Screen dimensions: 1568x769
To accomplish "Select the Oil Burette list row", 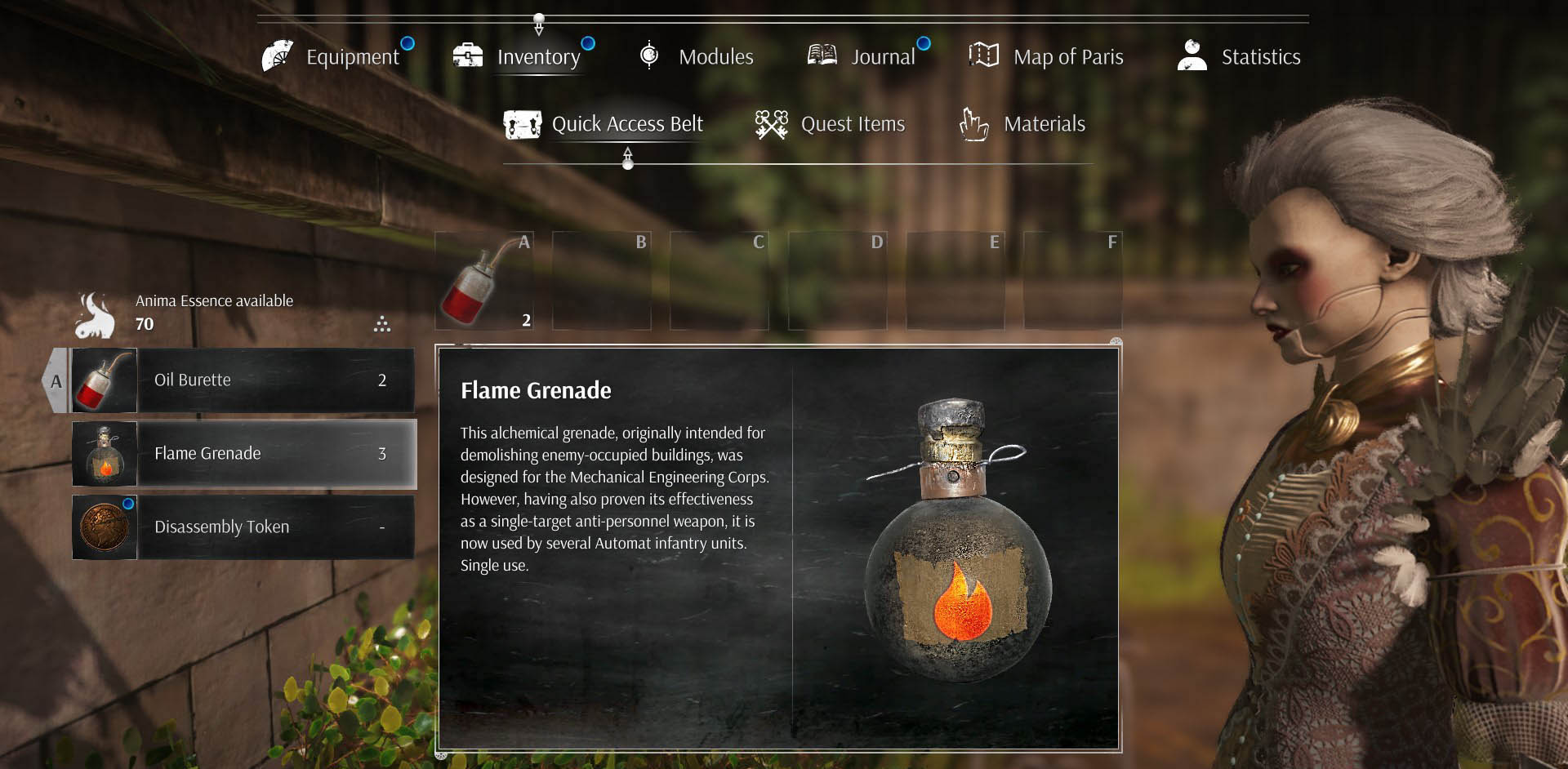I will point(243,380).
